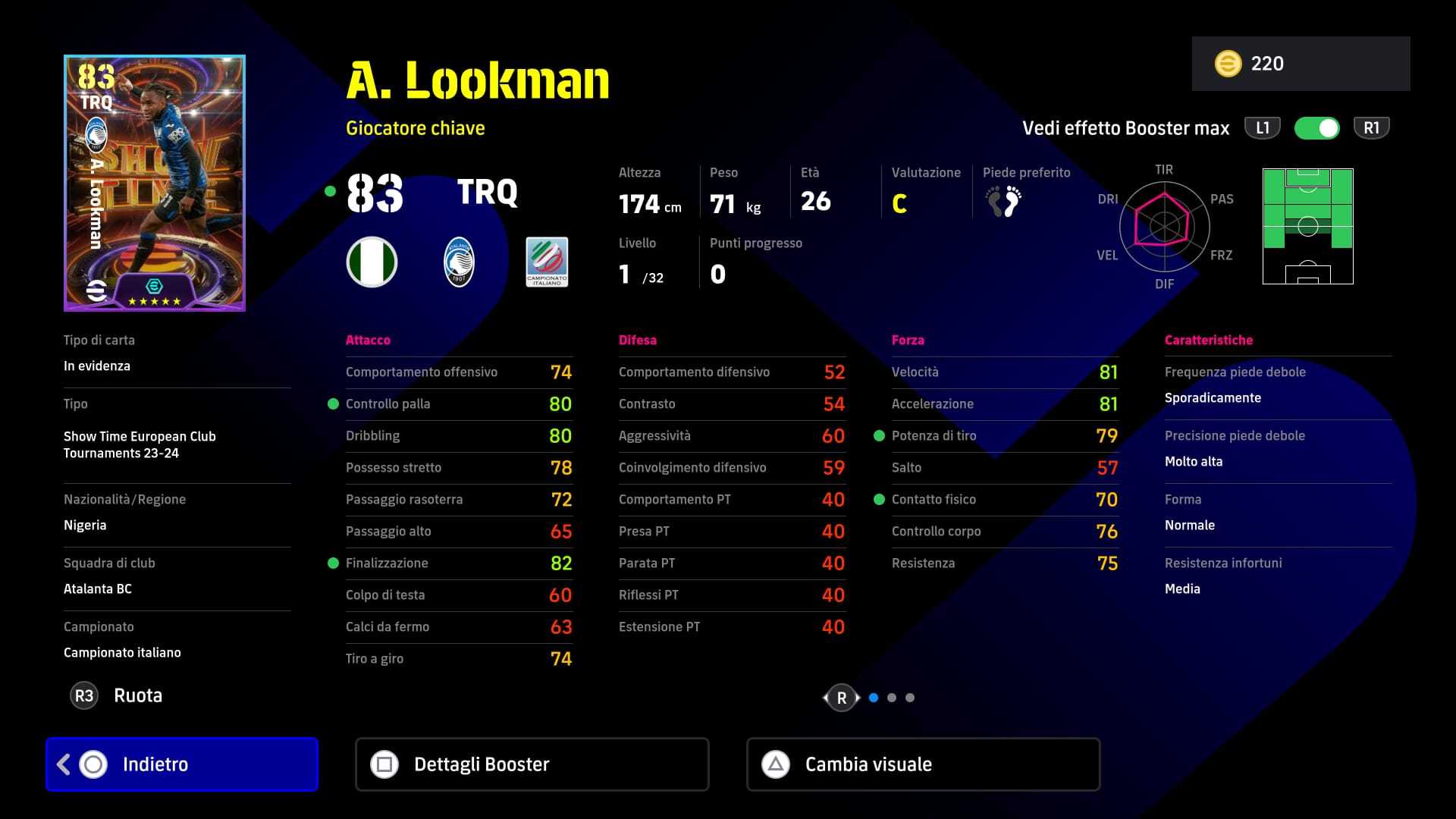The image size is (1456, 819).
Task: Choose Cambia visuale to change view
Action: pyautogui.click(x=923, y=764)
